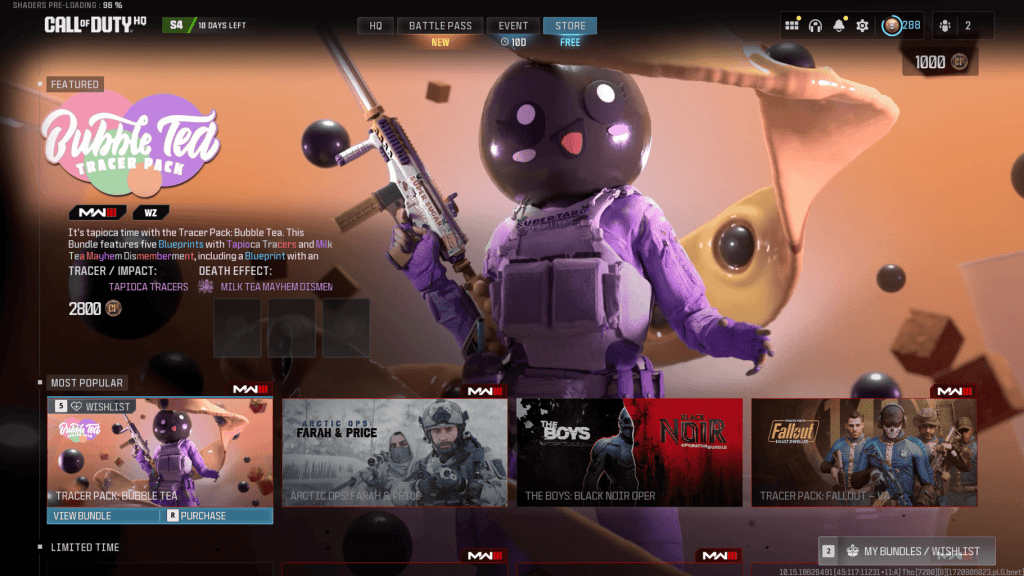The height and width of the screenshot is (576, 1024).
Task: Show notifications via the bell icon
Action: (x=839, y=25)
